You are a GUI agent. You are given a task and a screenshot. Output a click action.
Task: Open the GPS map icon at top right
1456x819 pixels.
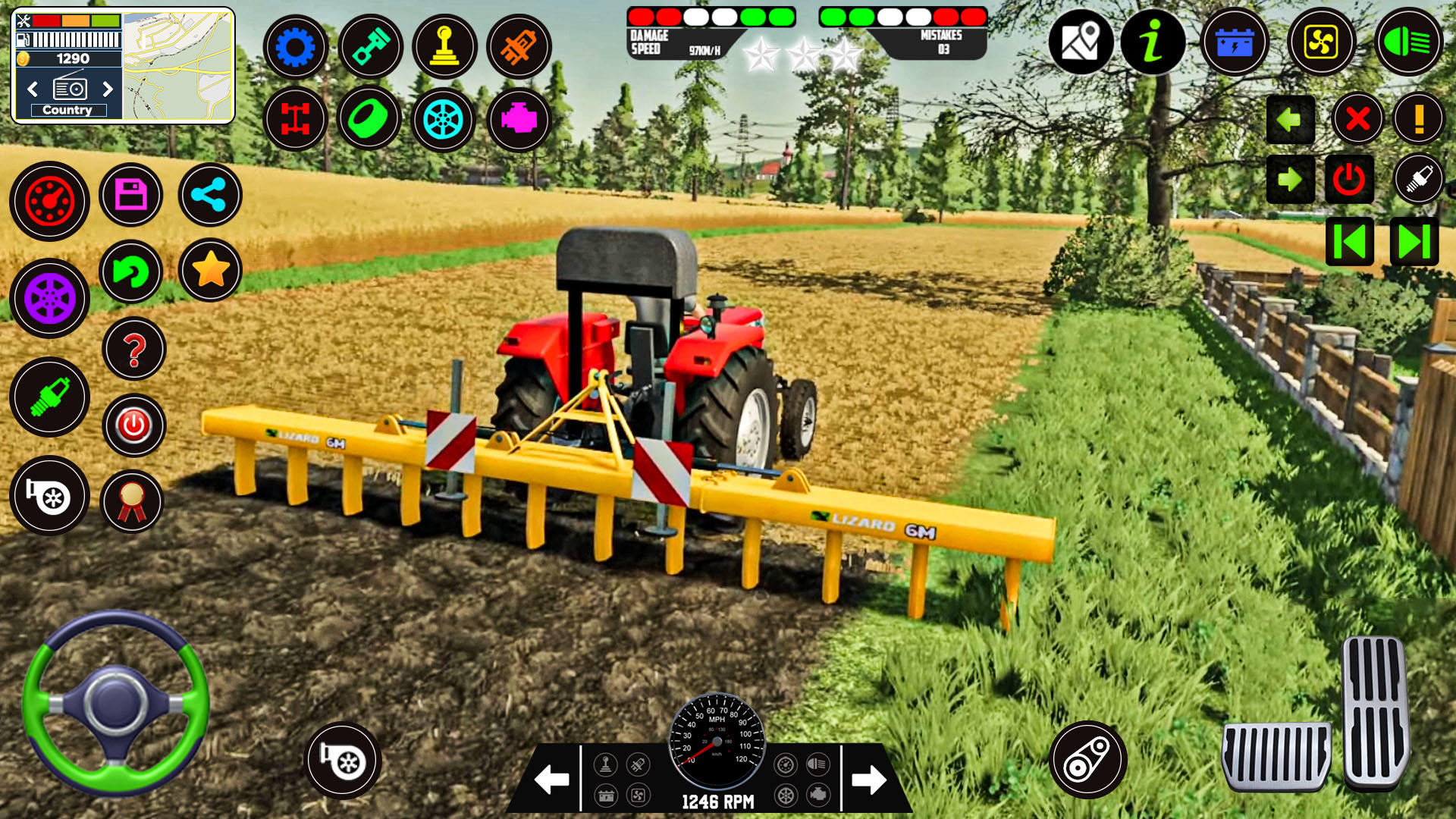[1083, 43]
